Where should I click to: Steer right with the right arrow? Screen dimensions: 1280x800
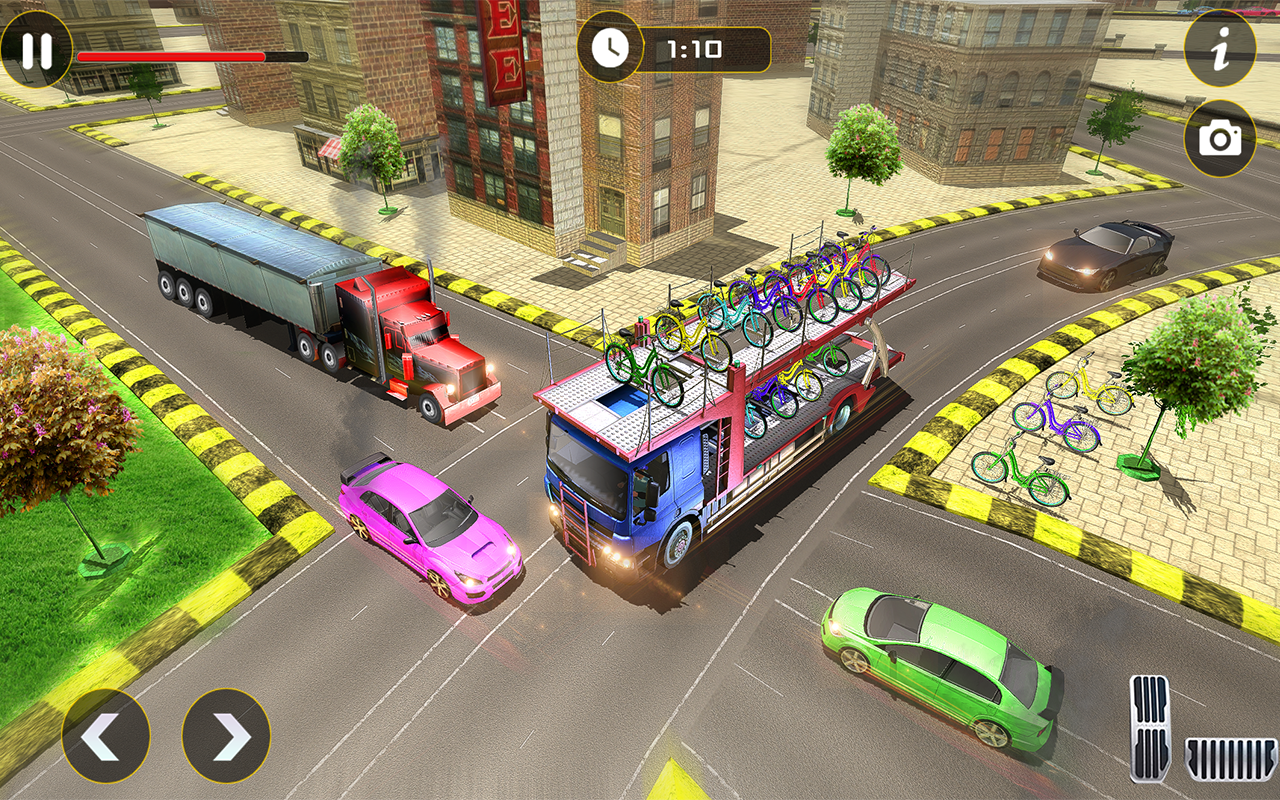(x=226, y=736)
